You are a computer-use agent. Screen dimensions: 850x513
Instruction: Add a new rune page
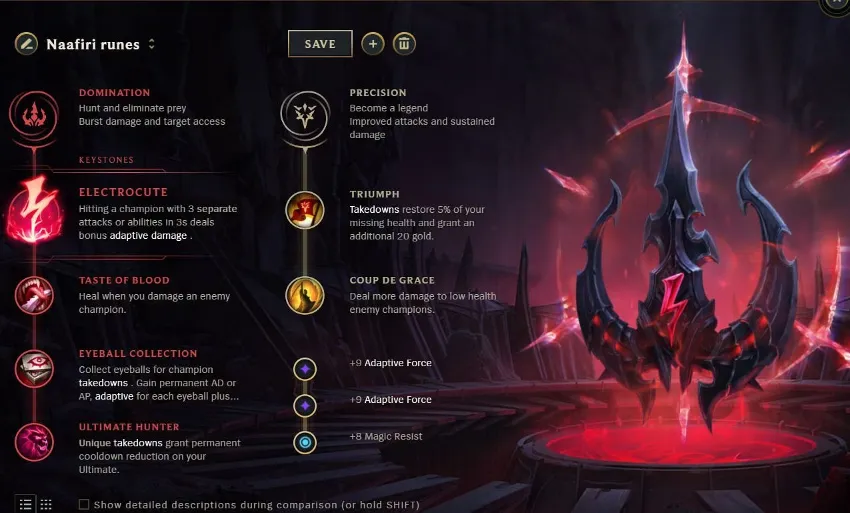pos(372,44)
